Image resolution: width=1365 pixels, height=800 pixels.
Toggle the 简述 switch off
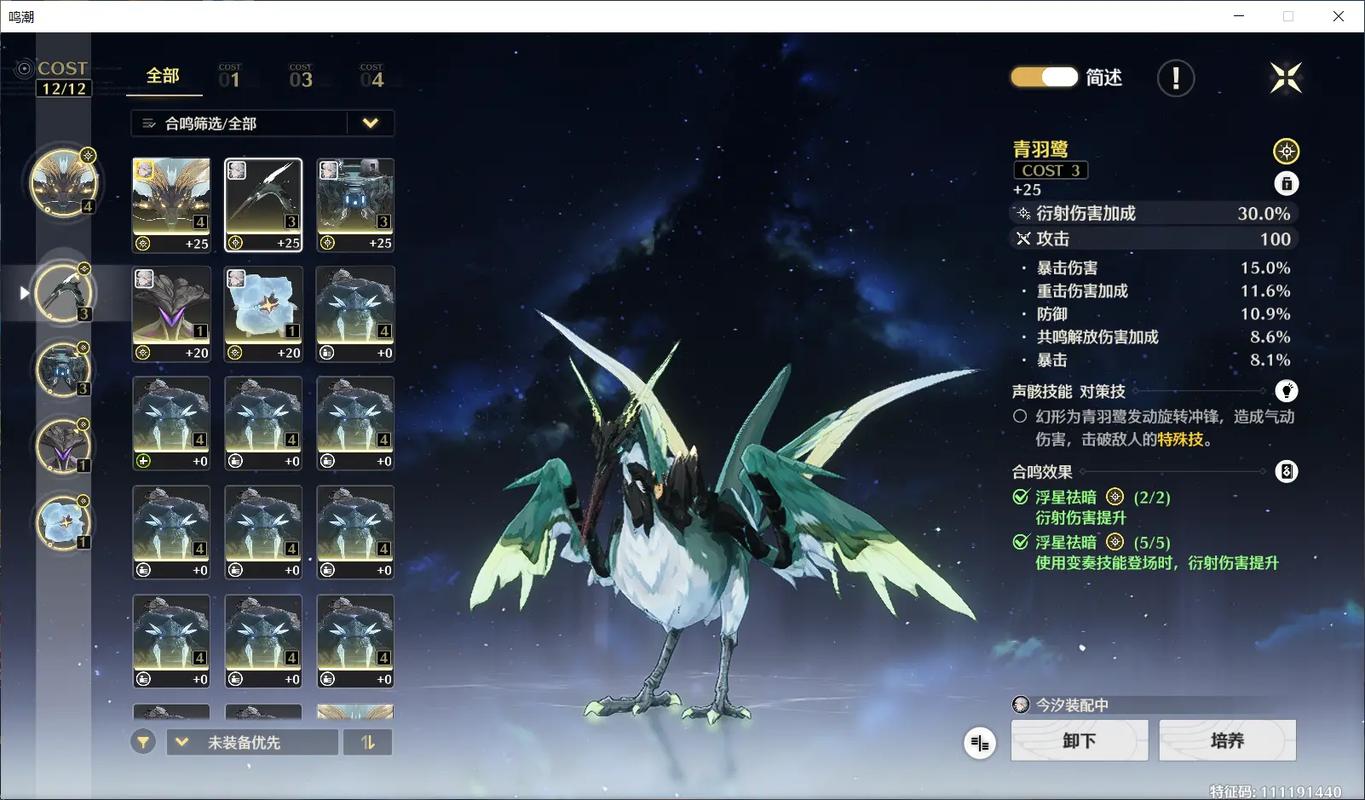click(x=1043, y=76)
